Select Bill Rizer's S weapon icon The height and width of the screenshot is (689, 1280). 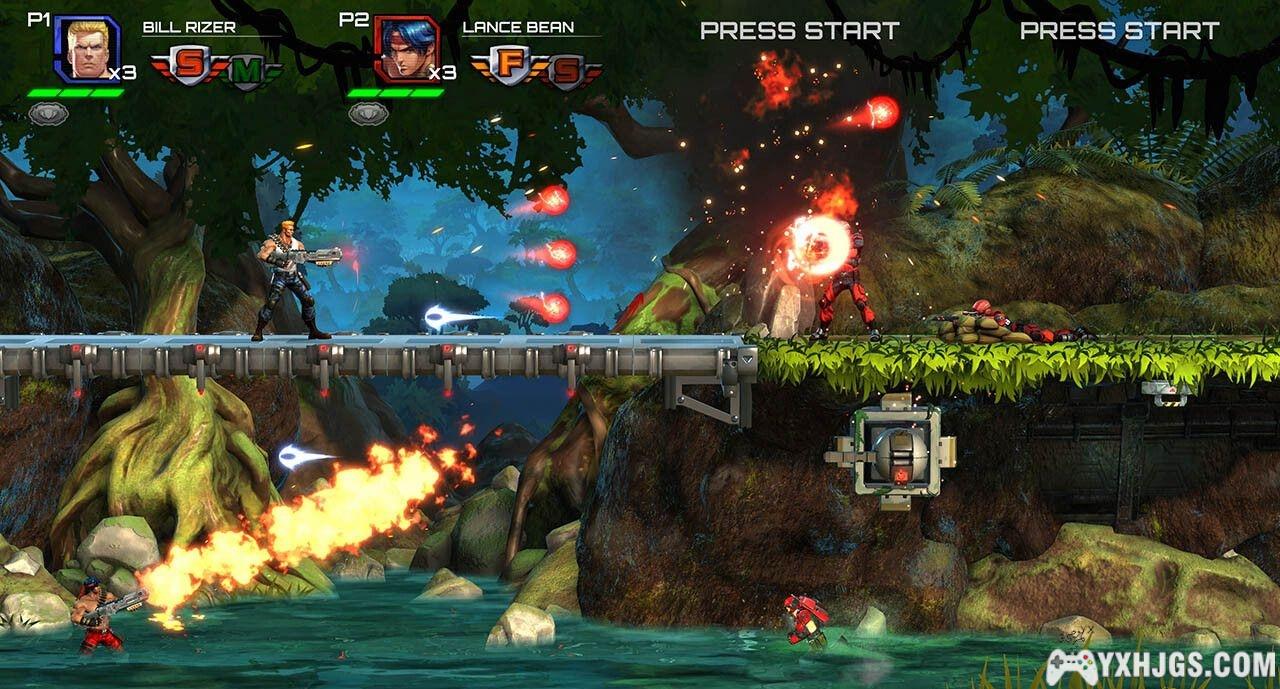(x=186, y=66)
